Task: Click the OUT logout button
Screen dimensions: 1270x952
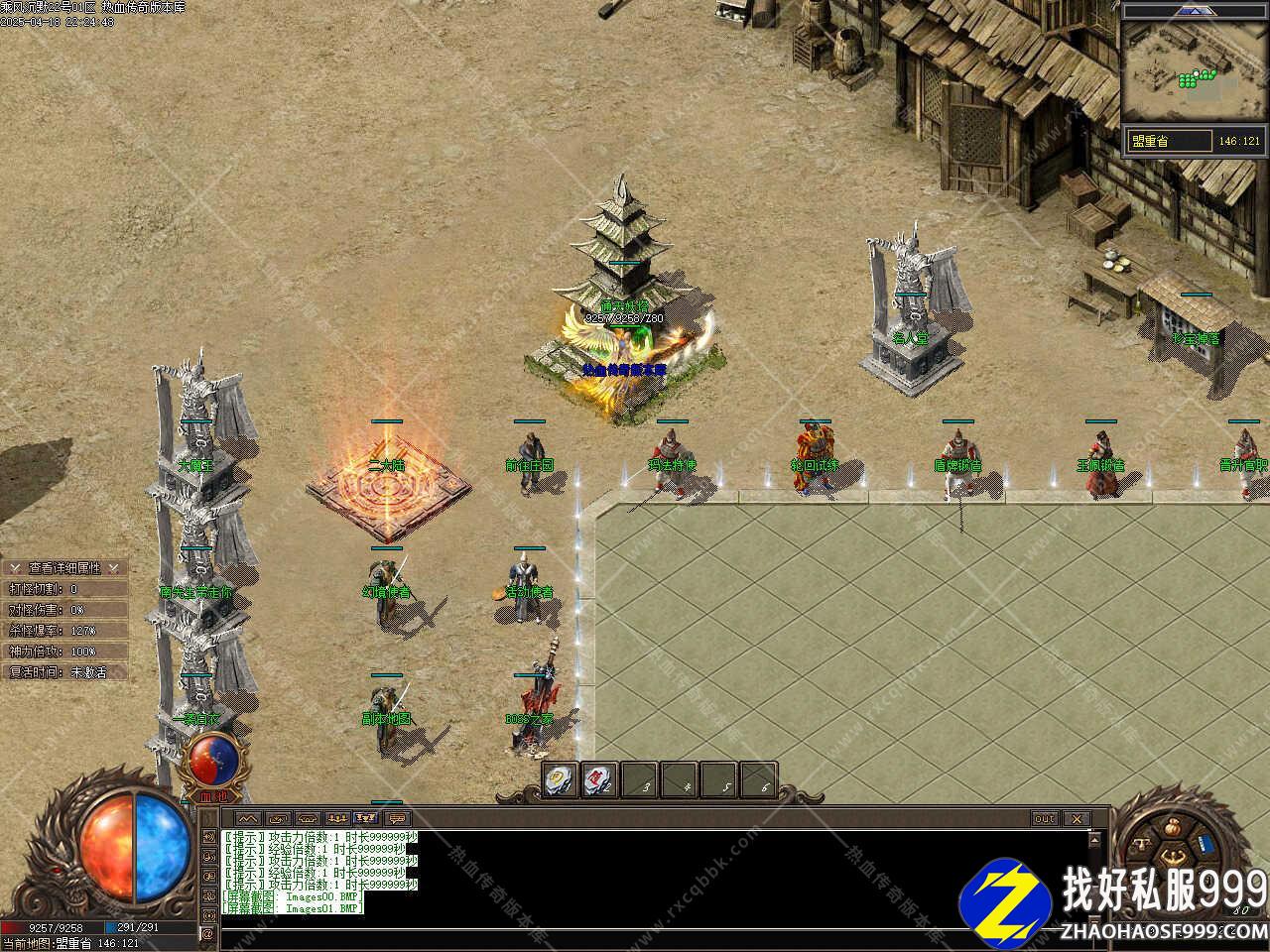Action: 1045,819
